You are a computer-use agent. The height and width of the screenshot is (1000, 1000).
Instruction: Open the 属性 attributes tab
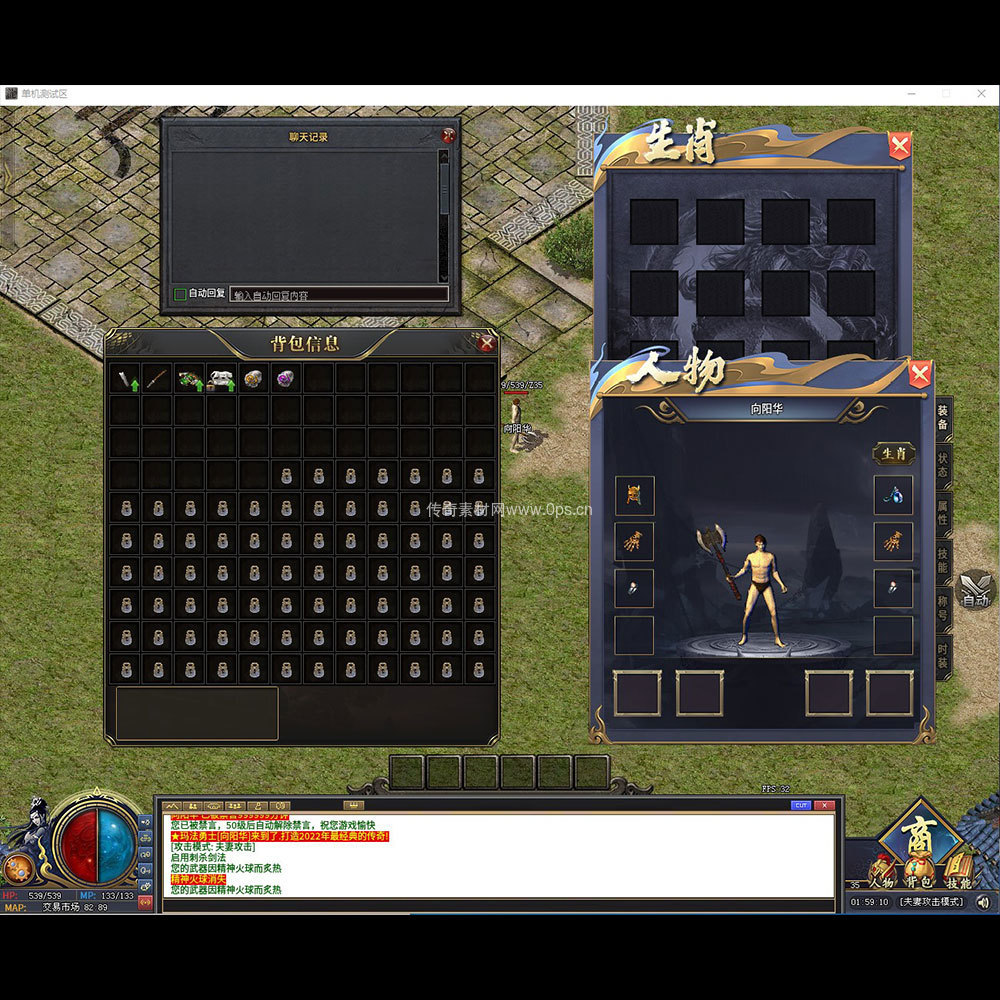(x=942, y=513)
